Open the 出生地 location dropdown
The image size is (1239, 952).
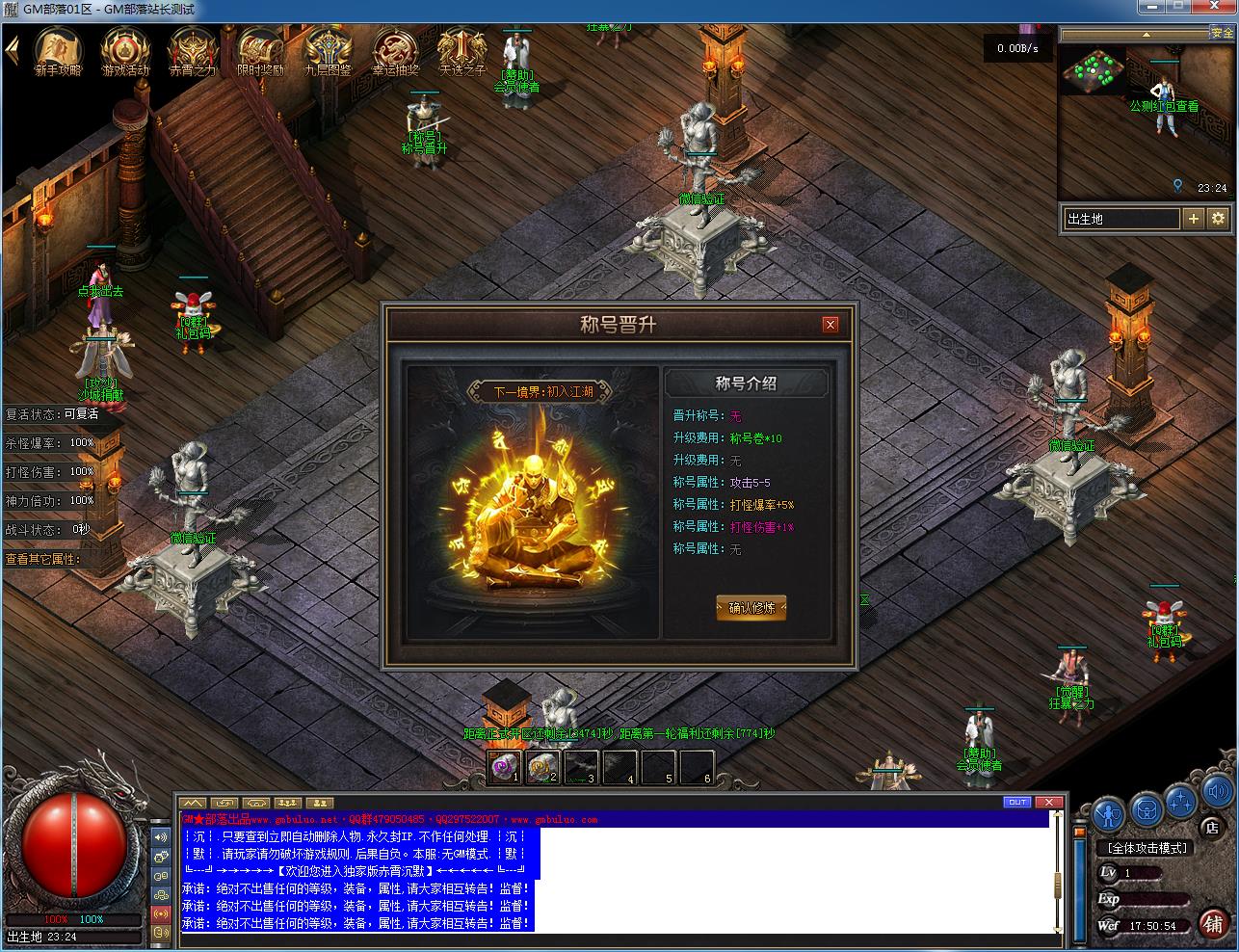point(1121,219)
